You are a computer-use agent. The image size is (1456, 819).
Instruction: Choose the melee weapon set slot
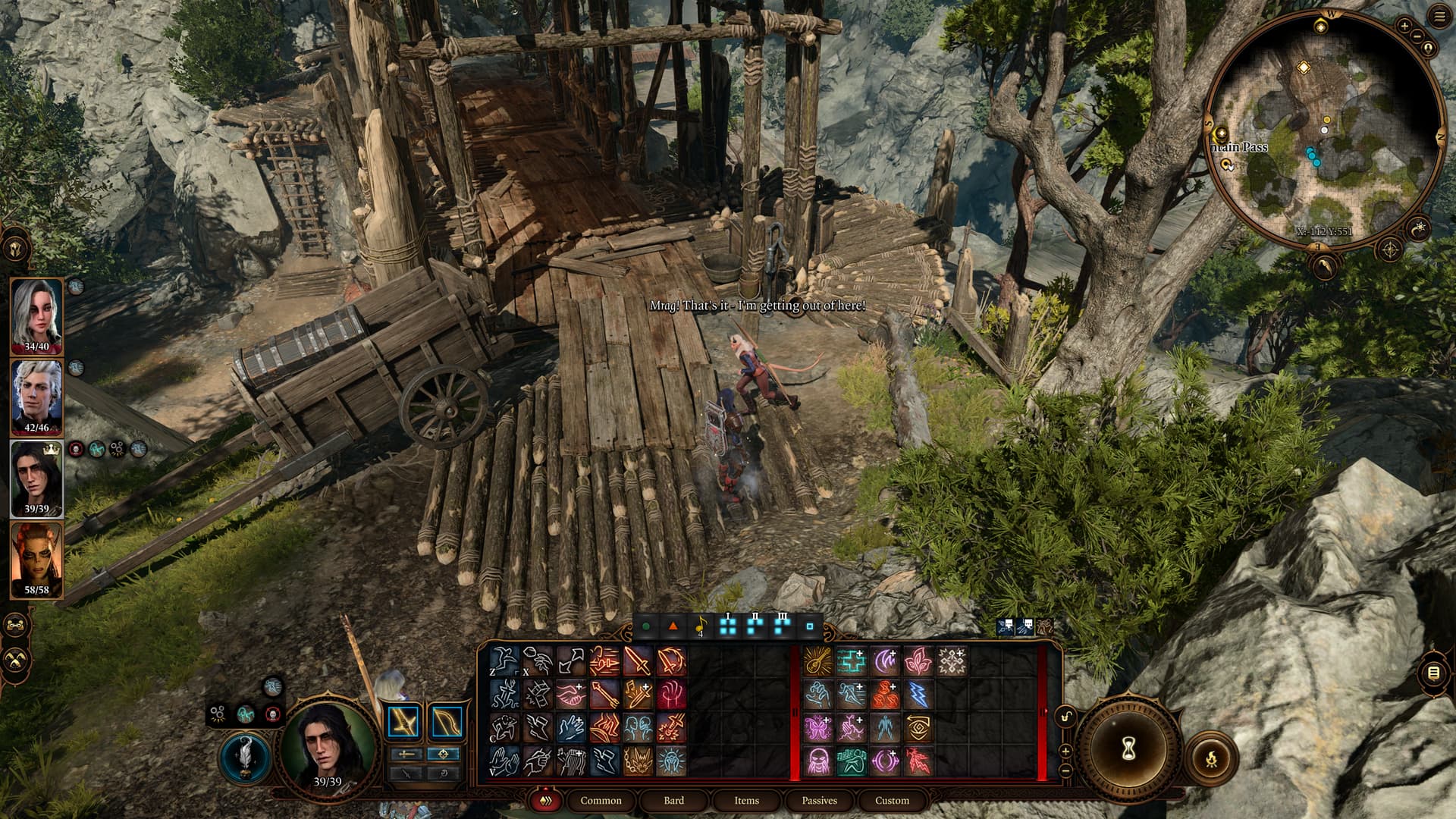tap(405, 722)
